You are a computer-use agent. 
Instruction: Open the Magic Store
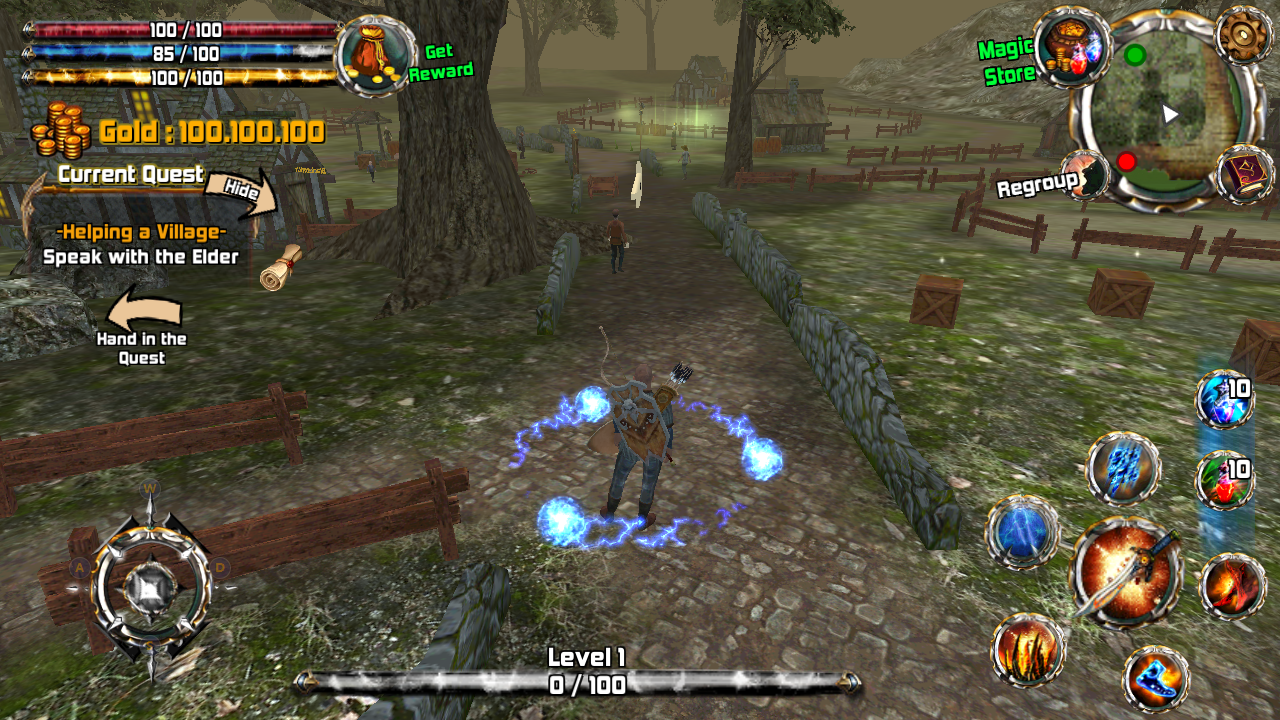[x=1073, y=47]
